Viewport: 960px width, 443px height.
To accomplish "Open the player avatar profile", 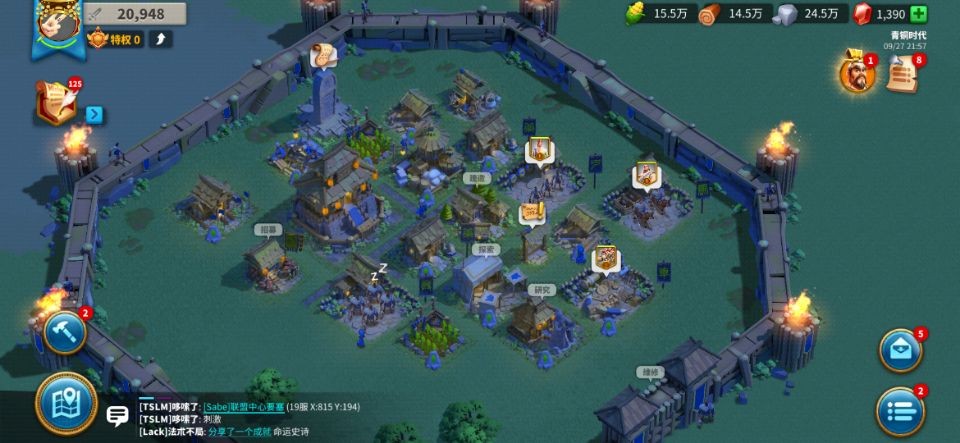I will pyautogui.click(x=57, y=24).
